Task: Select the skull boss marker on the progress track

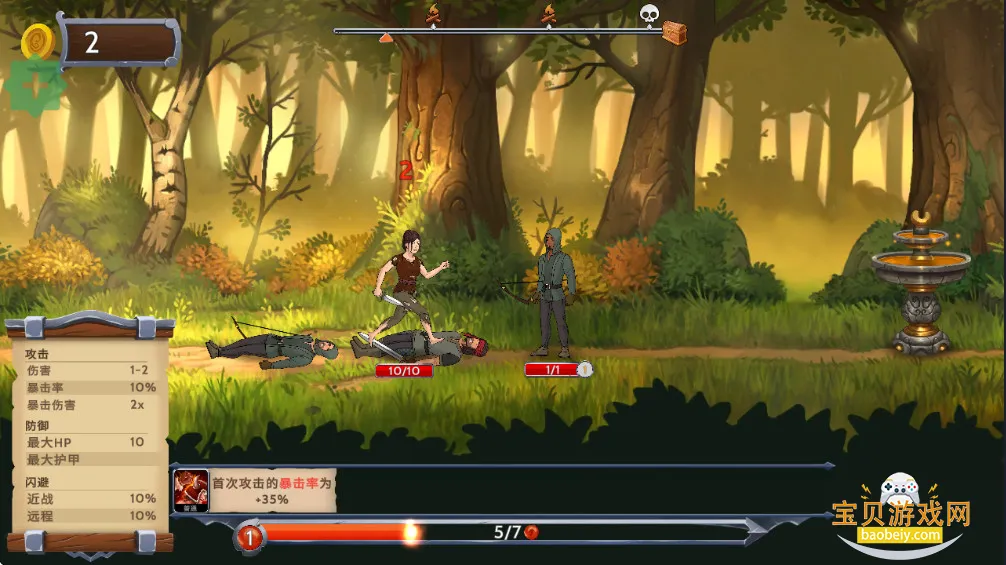Action: [649, 14]
